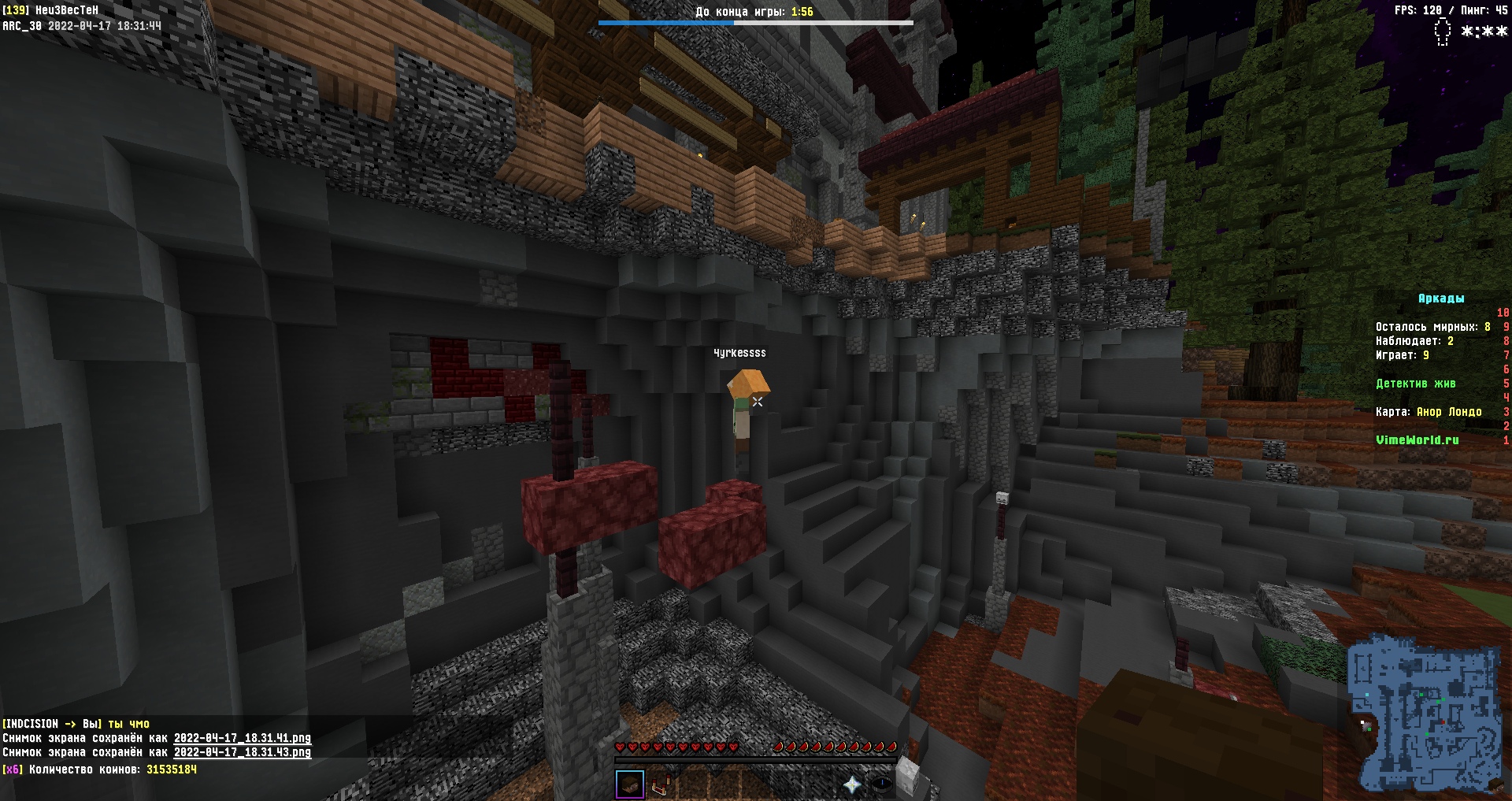This screenshot has height=801, width=1512.
Task: Click the INDCISION private message in chat
Action: (x=76, y=724)
